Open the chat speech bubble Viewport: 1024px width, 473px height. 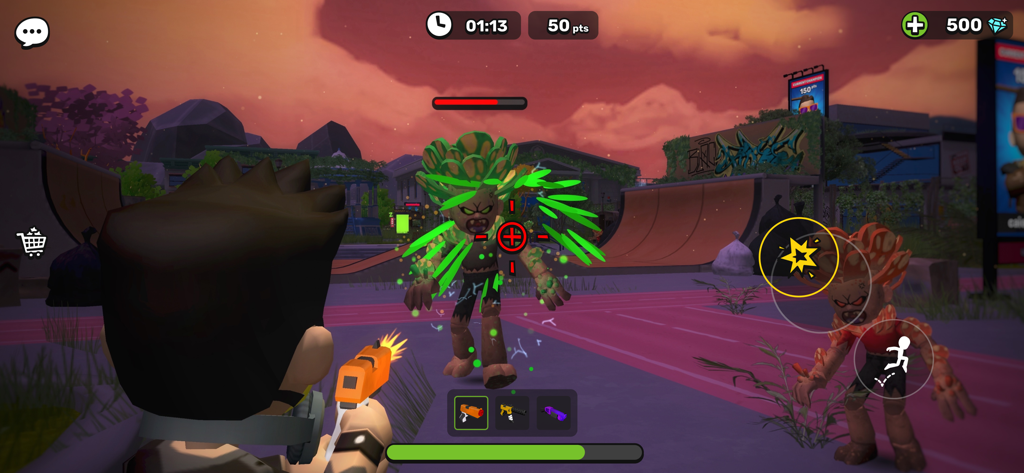click(x=32, y=32)
